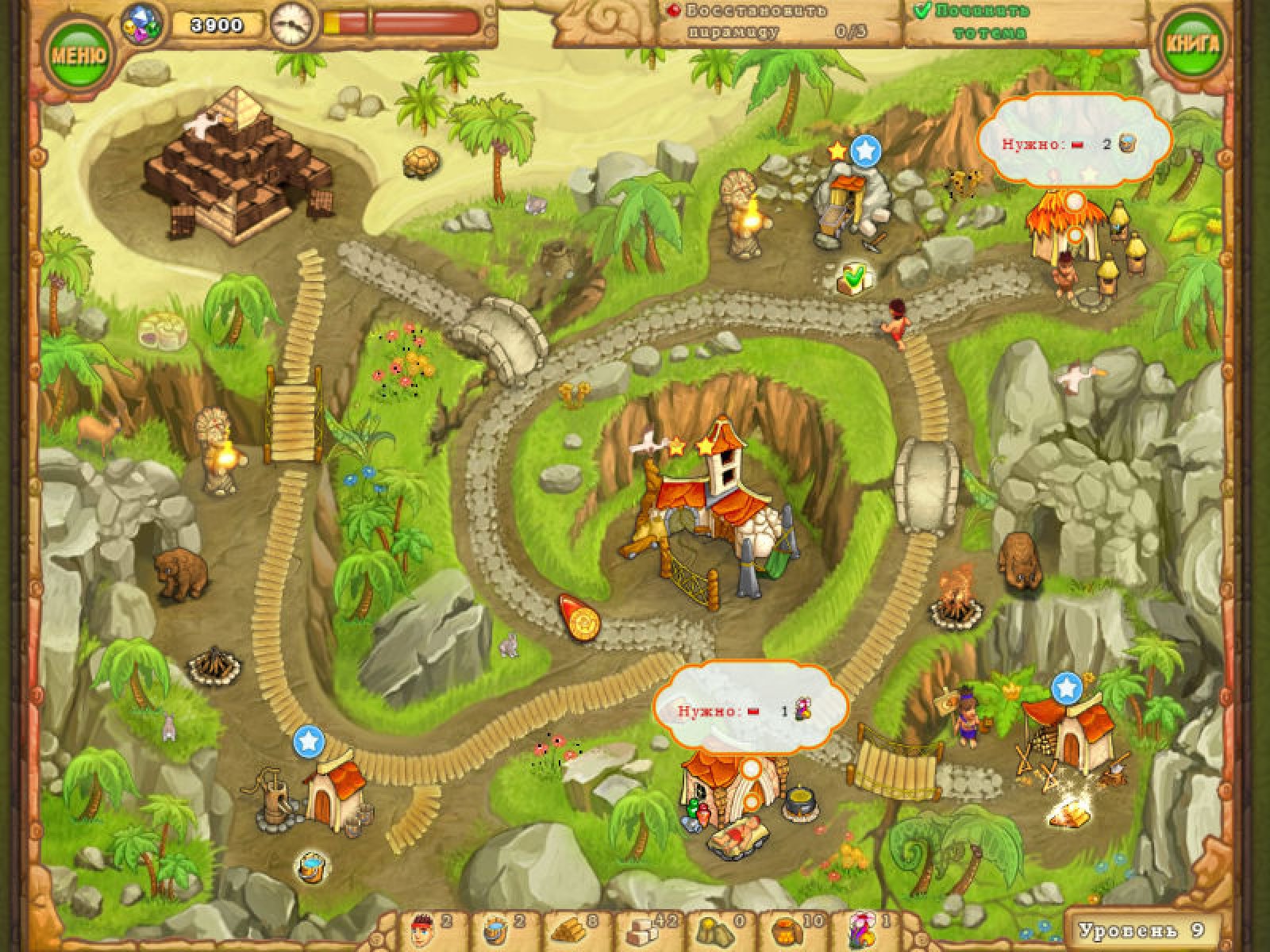Click the blue star above the stone quarry

(x=865, y=149)
